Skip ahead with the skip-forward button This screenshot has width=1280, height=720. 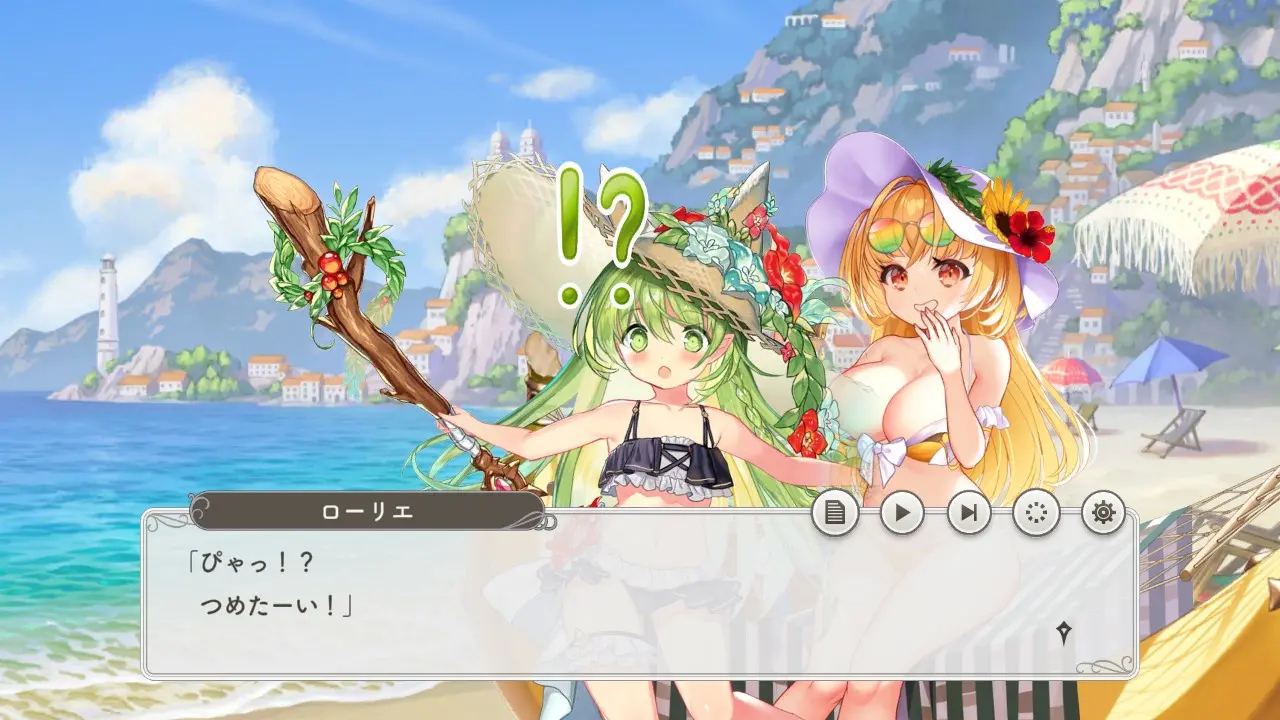click(969, 513)
